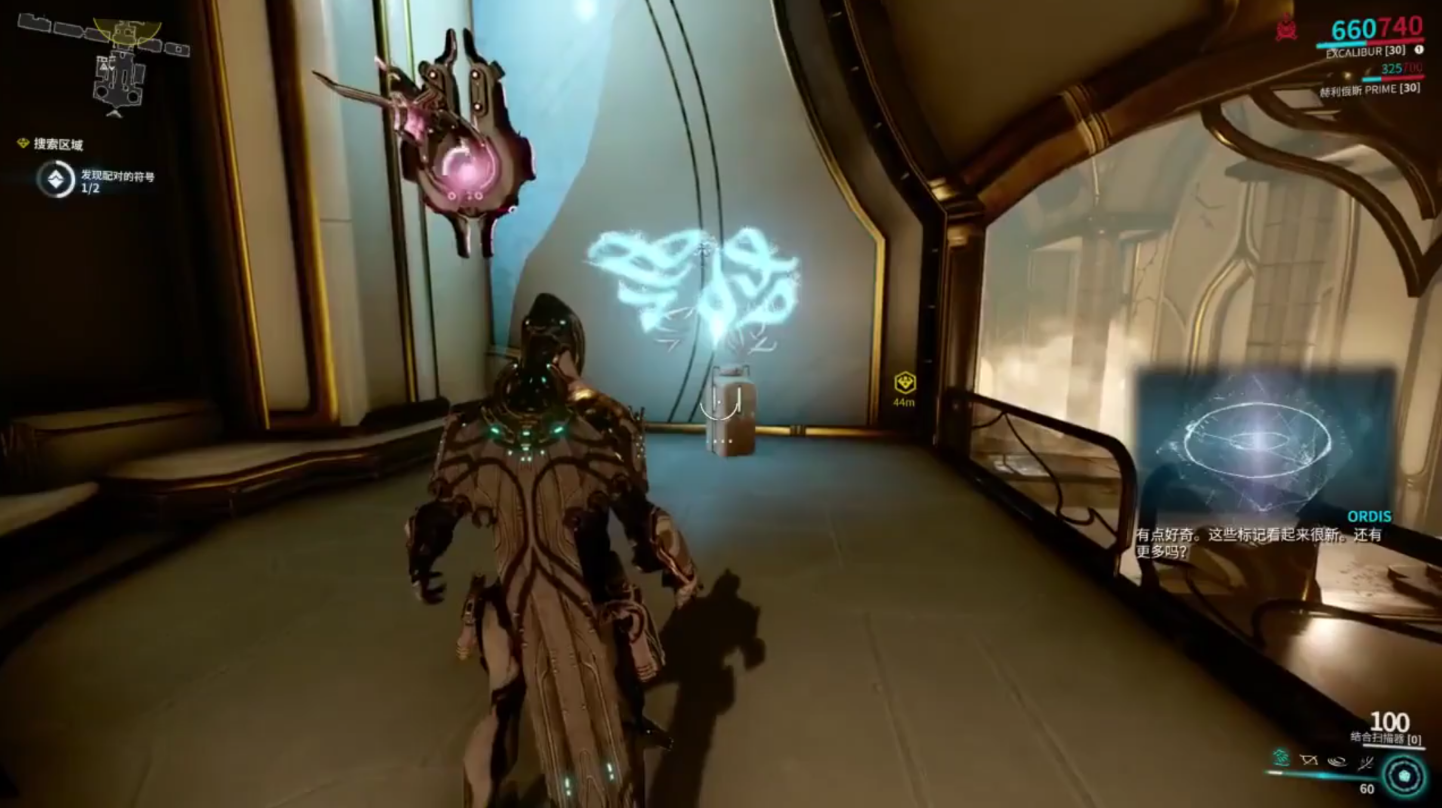This screenshot has height=808, width=1442.
Task: Click the glowing circular energy orb icon
Action: 1404,776
